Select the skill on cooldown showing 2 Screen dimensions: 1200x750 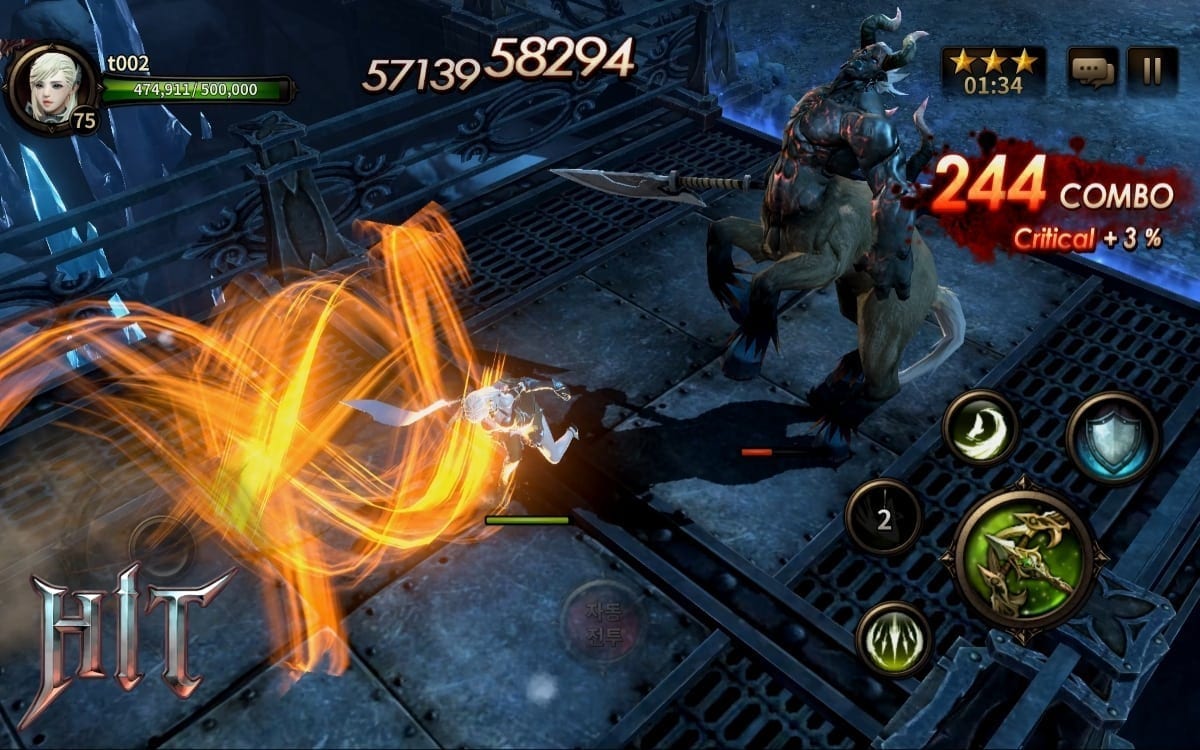[x=883, y=517]
